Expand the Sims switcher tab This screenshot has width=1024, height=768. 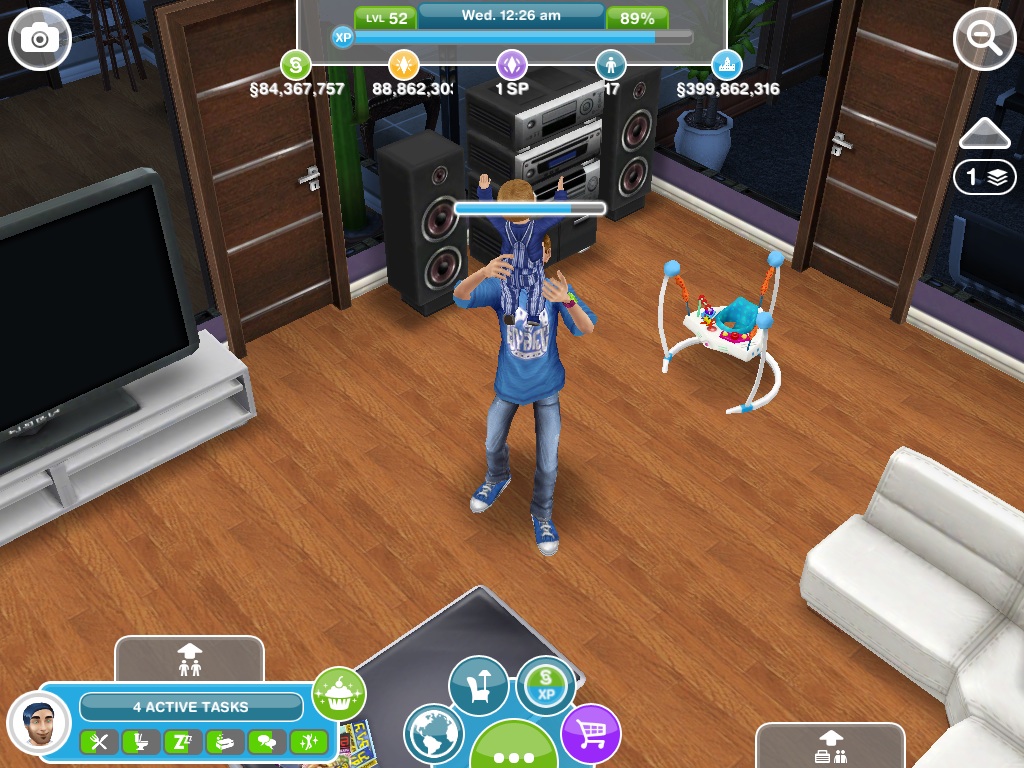189,658
